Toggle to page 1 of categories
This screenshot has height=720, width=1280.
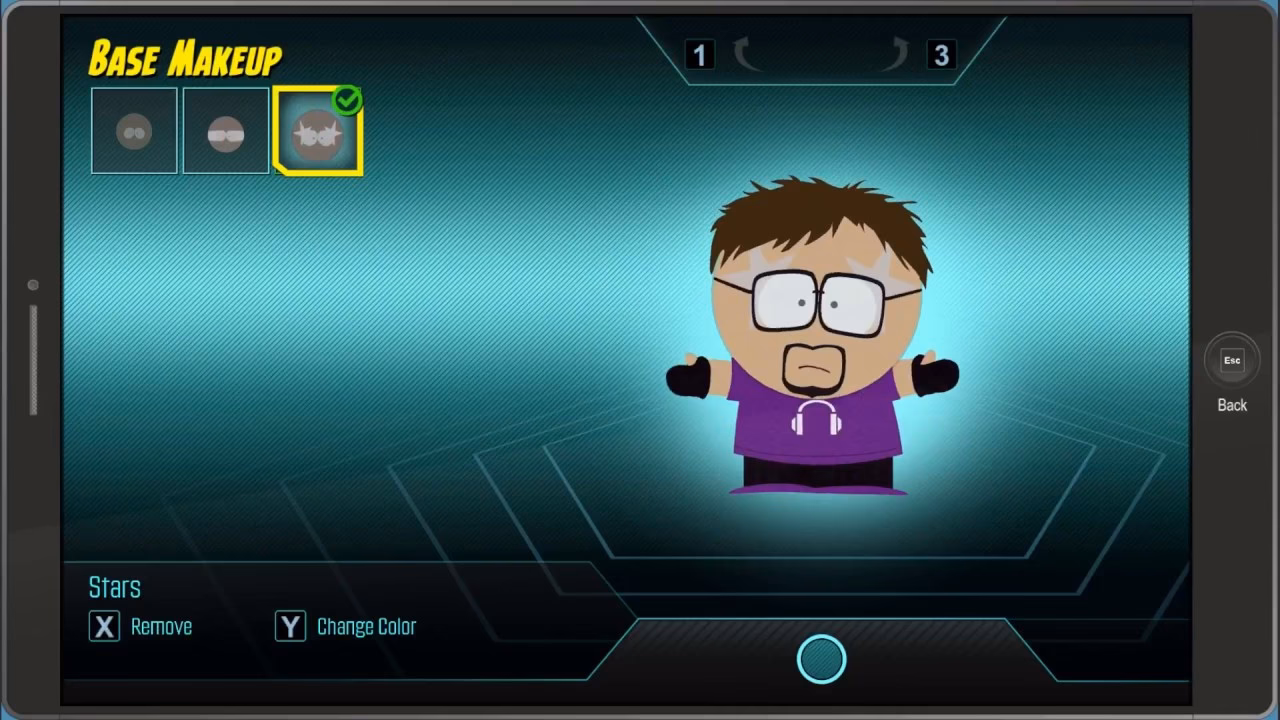(x=699, y=55)
